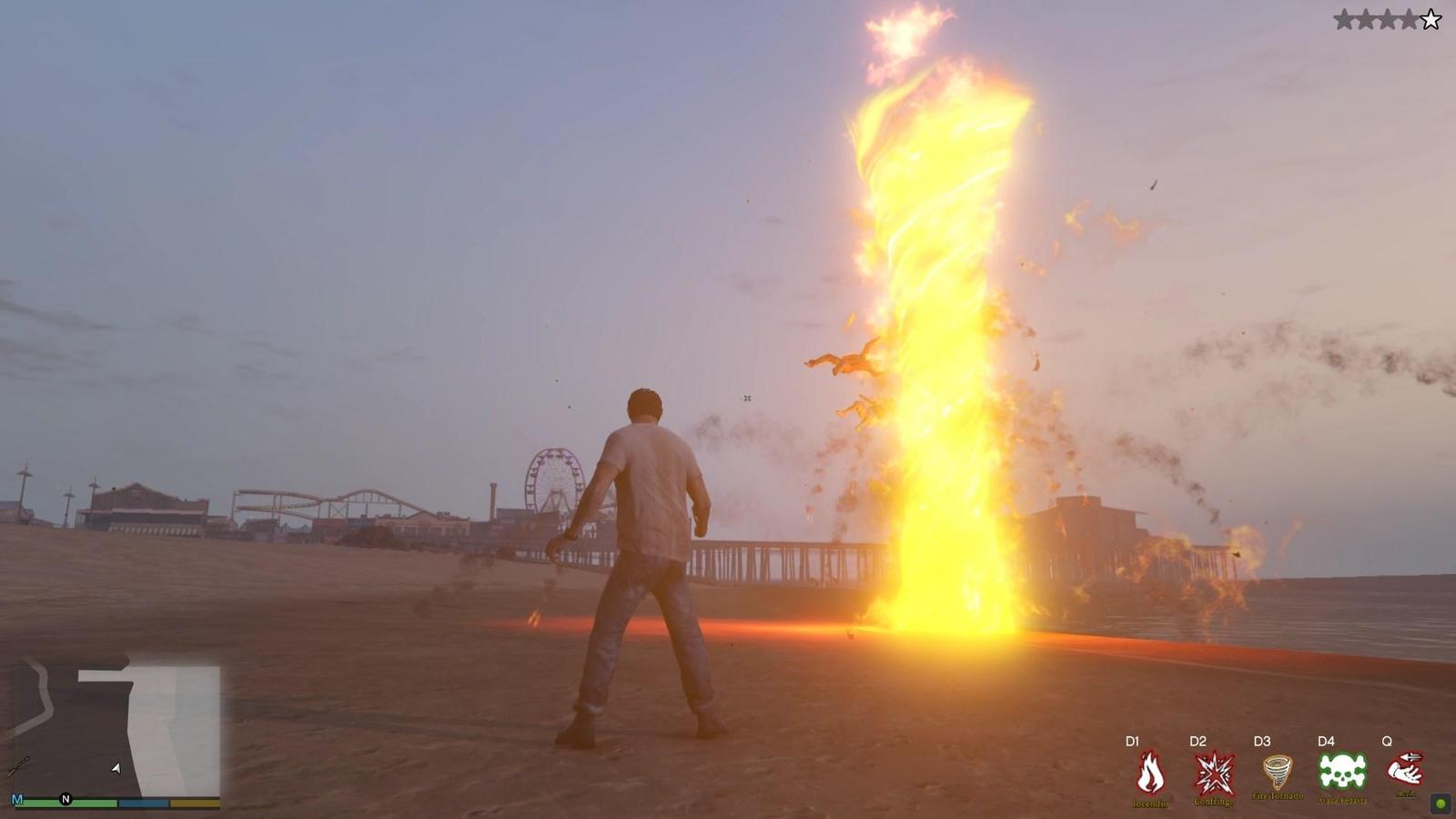Activate the Fire Tornado spell icon
Image resolution: width=1456 pixels, height=819 pixels.
click(x=1277, y=769)
